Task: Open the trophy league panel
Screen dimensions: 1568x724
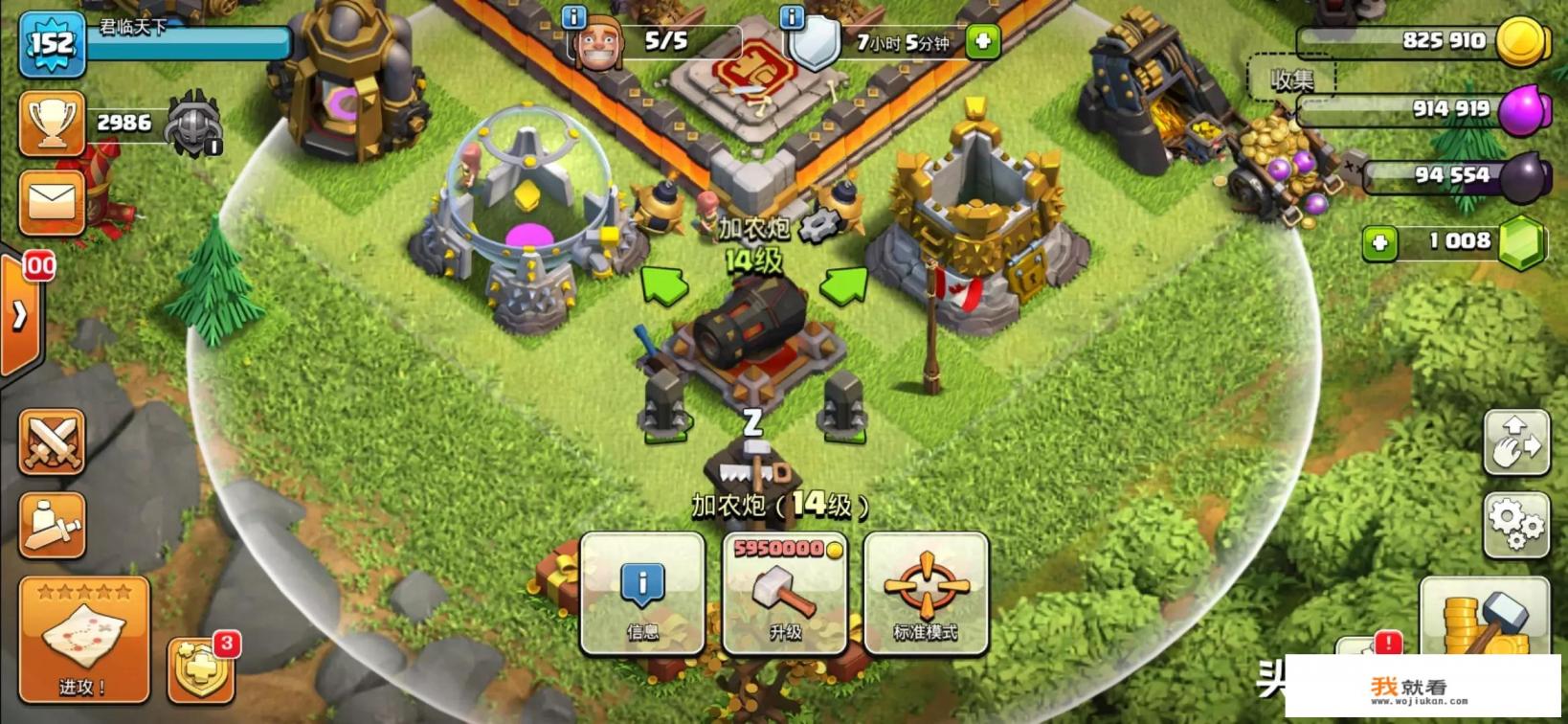Action: coord(52,124)
